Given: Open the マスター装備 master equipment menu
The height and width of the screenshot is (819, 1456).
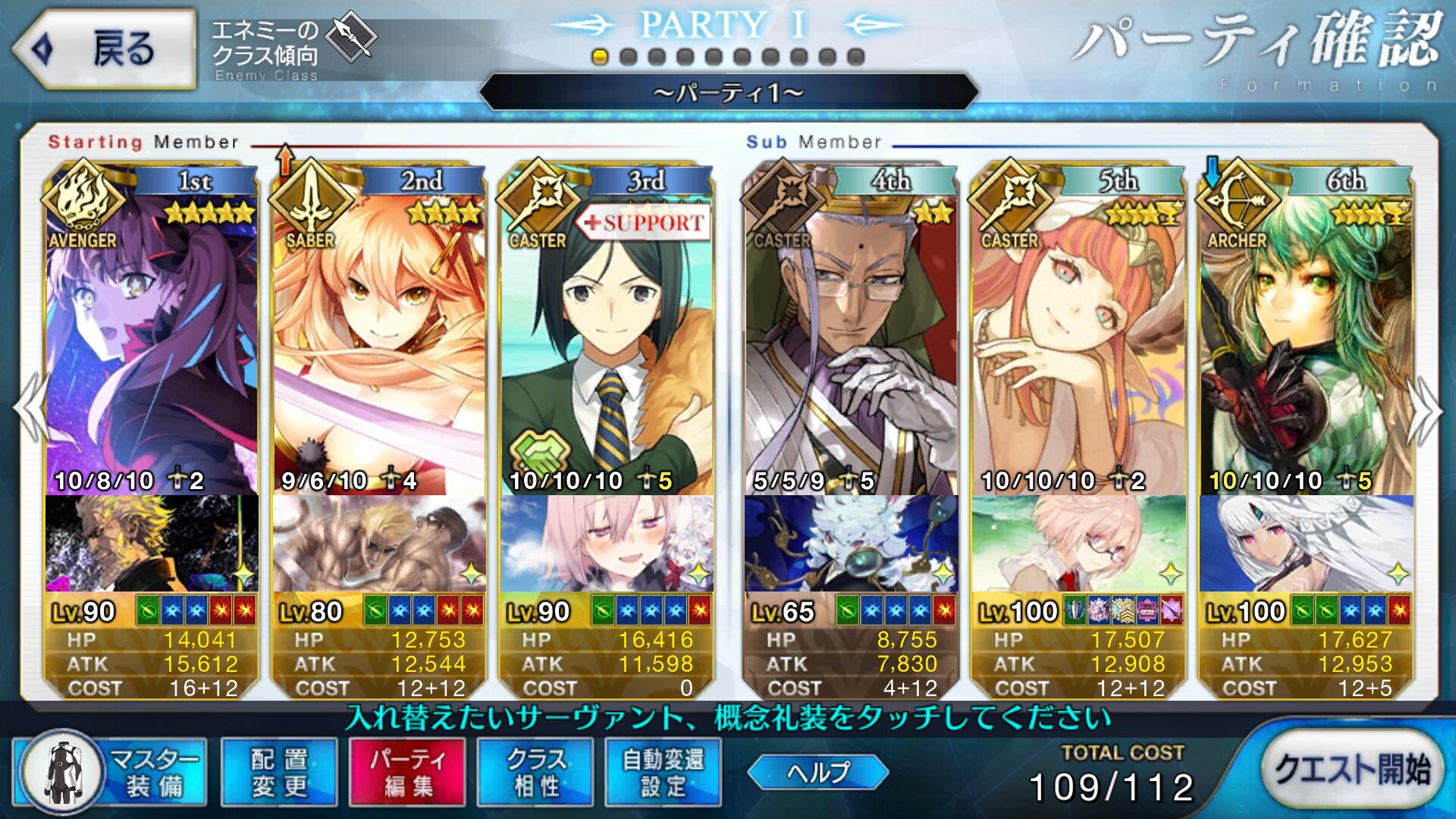Looking at the screenshot, I should coord(111,772).
